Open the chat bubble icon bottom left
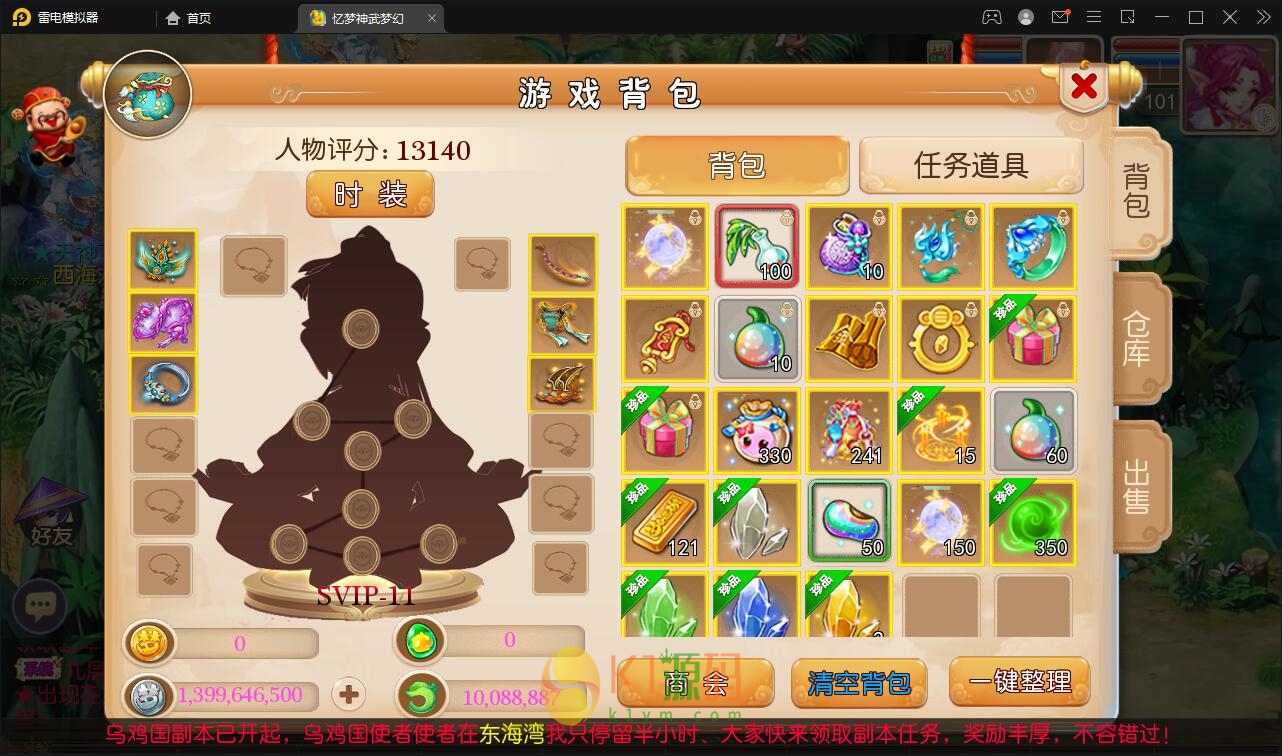Viewport: 1282px width, 756px height. (x=40, y=605)
